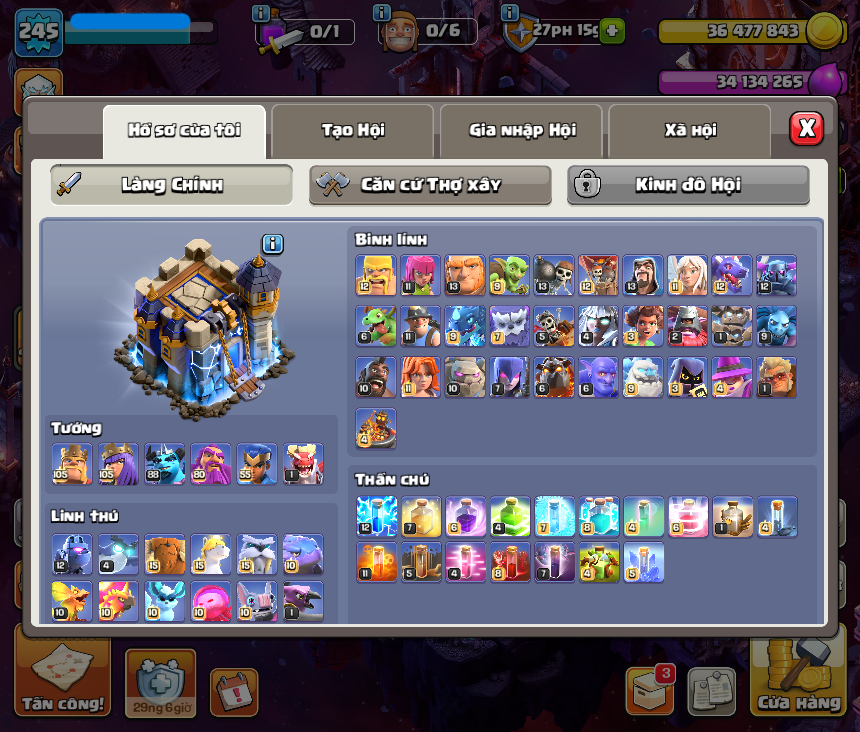
Task: Show the Hồ sơ của tôi tab
Action: click(184, 130)
